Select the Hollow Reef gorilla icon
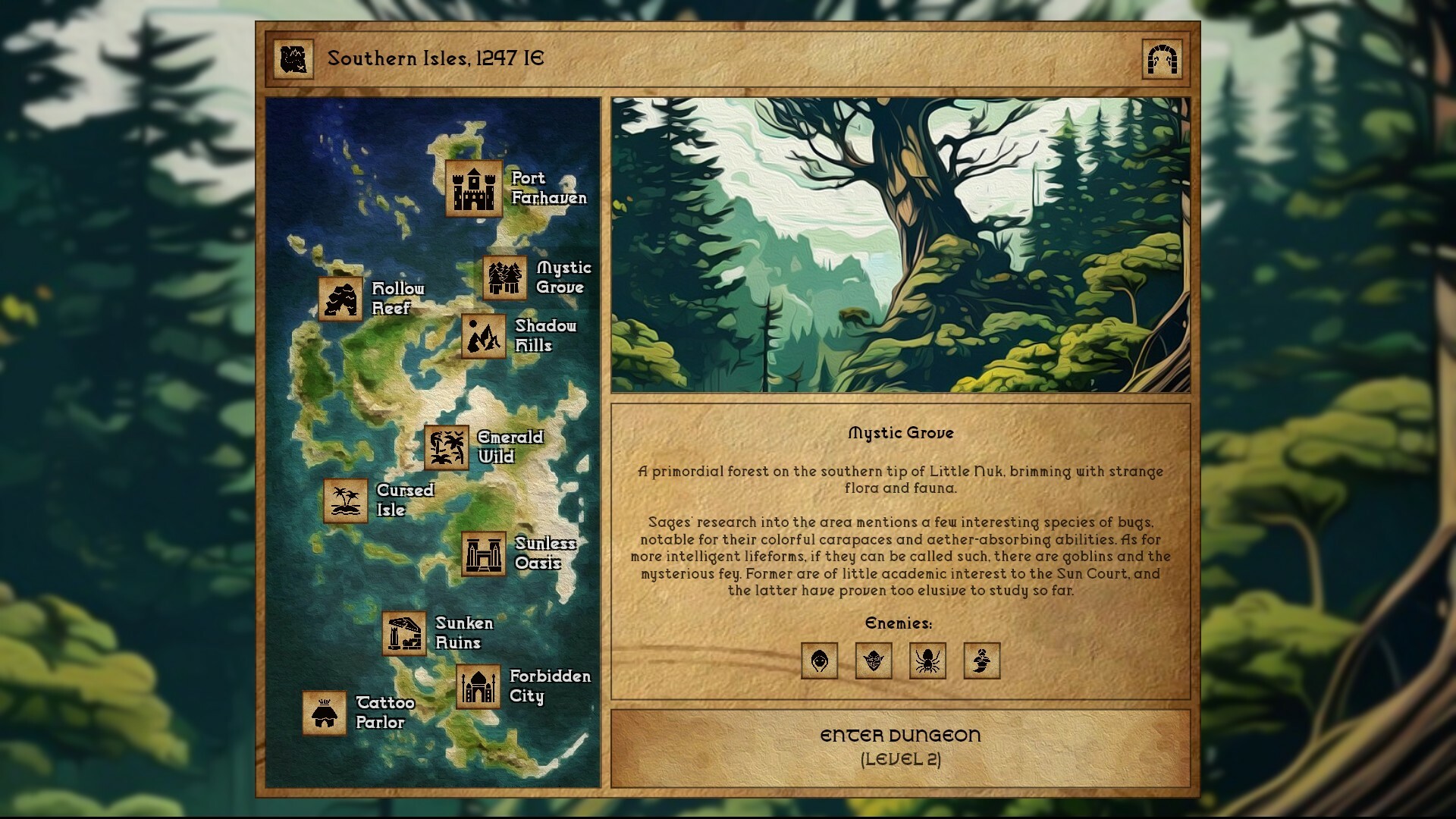 [x=341, y=298]
